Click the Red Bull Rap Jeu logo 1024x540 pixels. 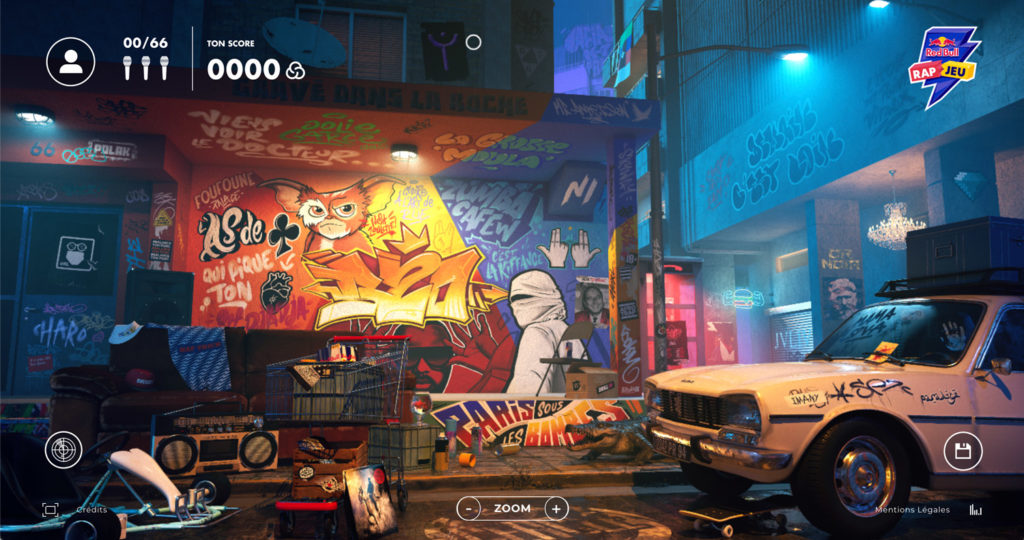[x=943, y=66]
